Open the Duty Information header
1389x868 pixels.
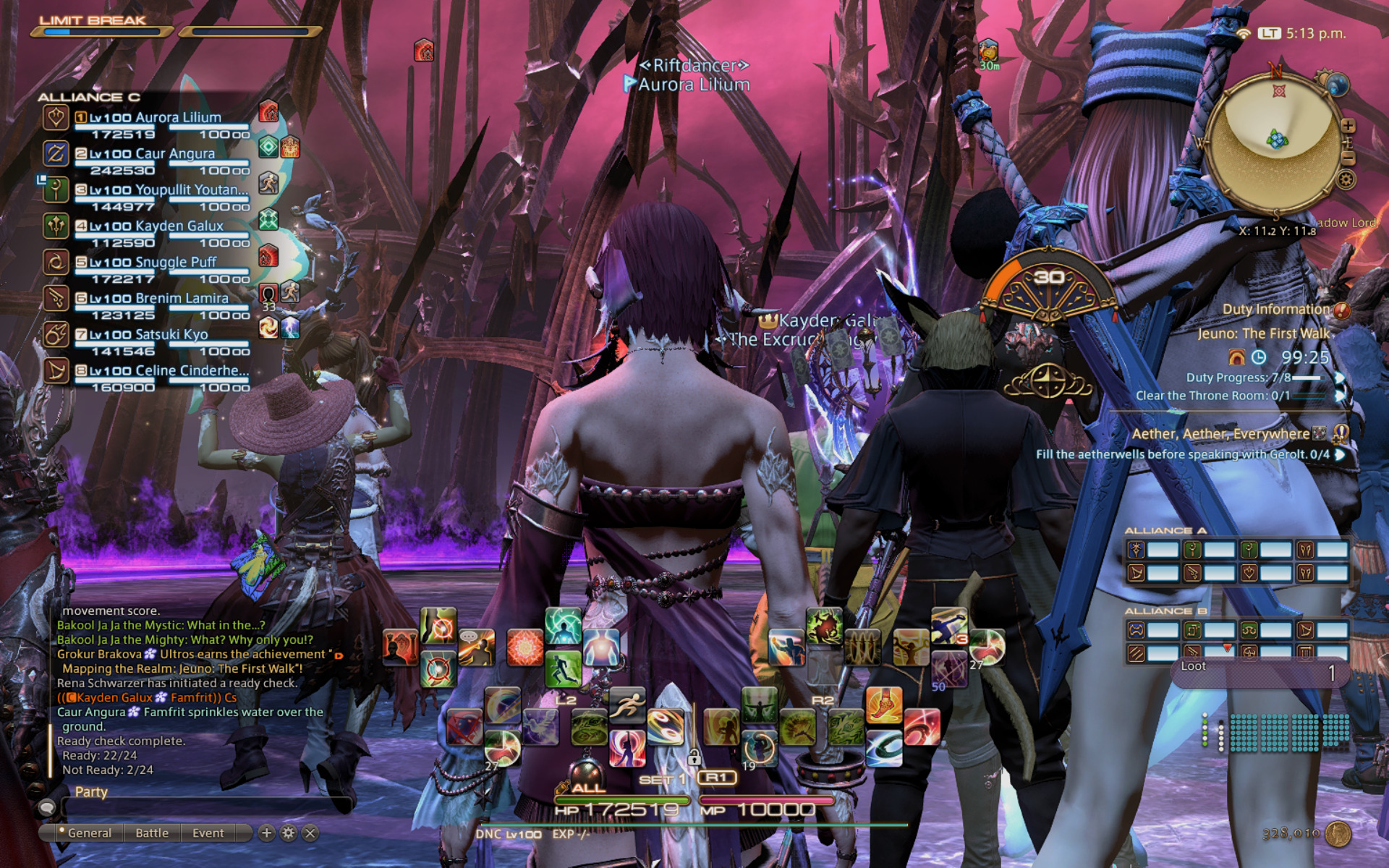(x=1276, y=310)
